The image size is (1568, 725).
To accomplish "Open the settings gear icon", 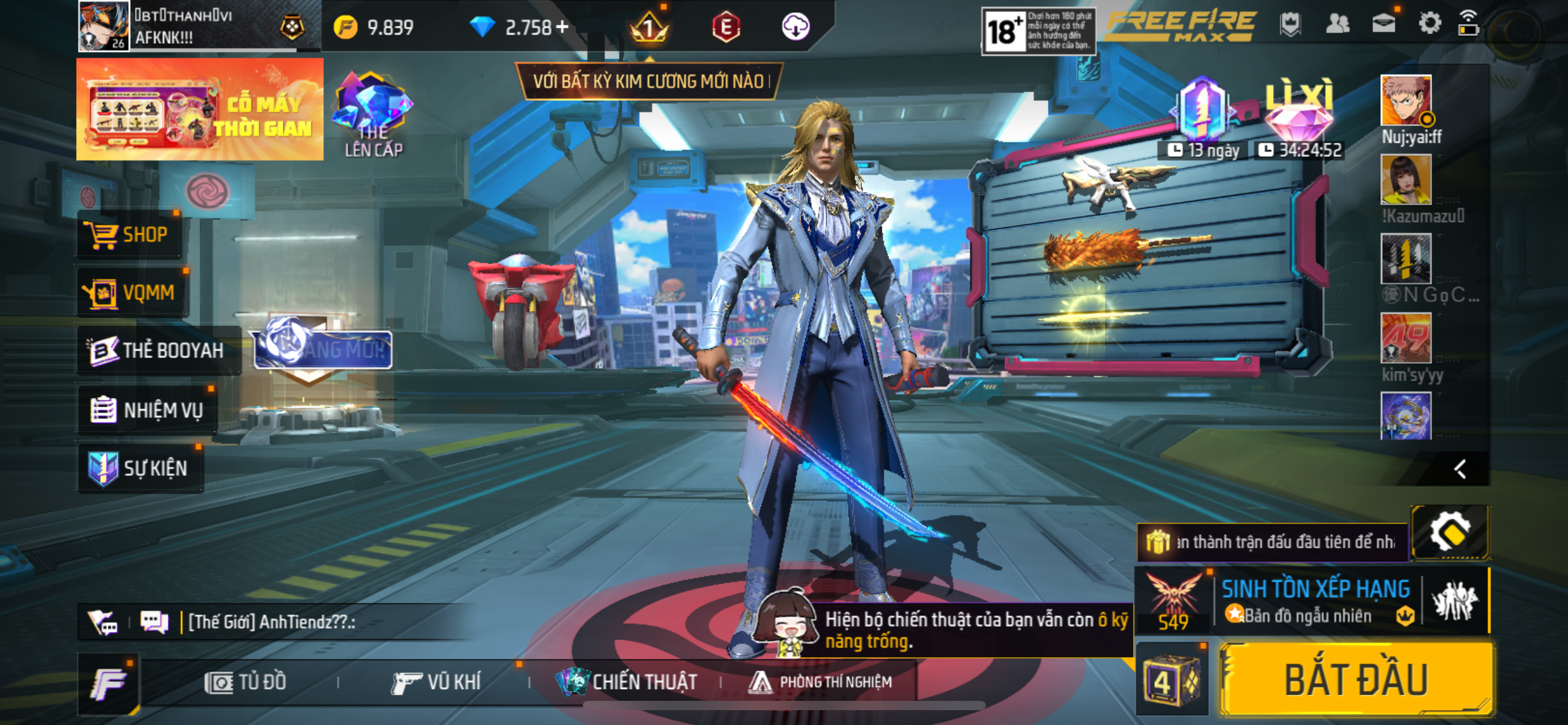I will tap(1429, 25).
